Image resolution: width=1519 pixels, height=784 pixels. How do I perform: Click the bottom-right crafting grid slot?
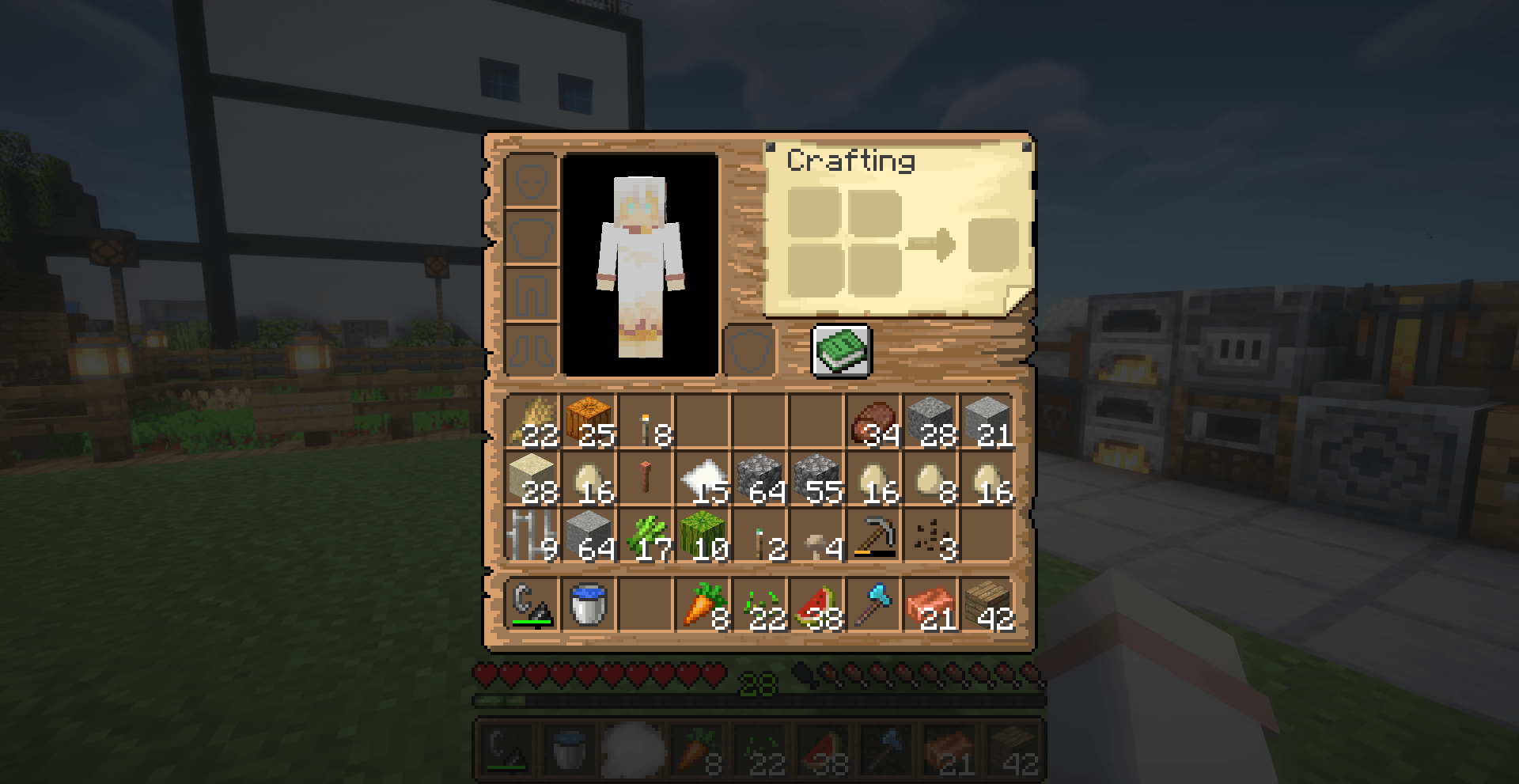877,271
